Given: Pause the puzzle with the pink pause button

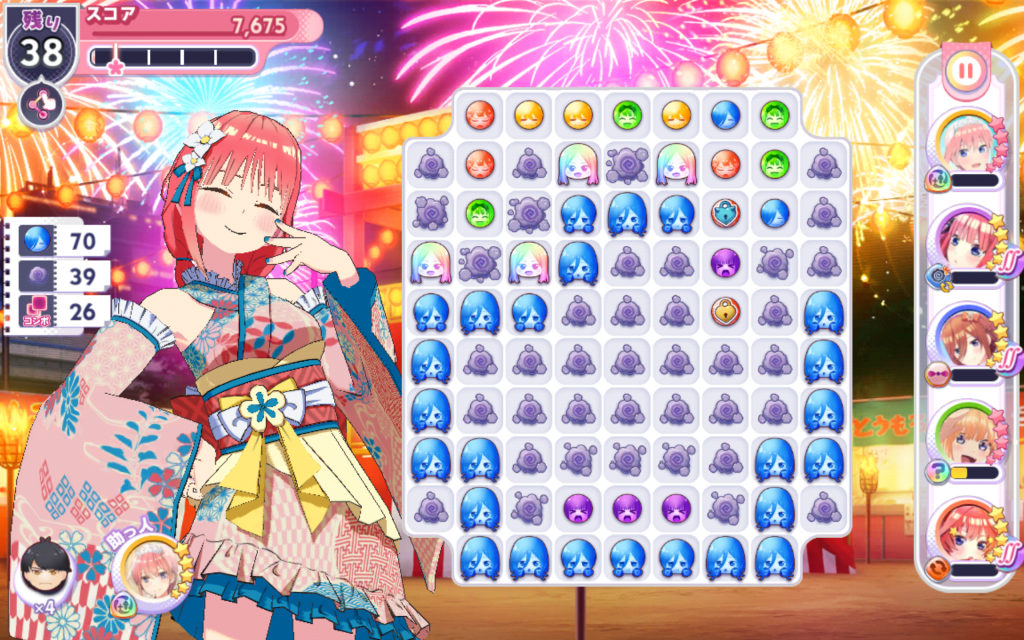Looking at the screenshot, I should (965, 71).
